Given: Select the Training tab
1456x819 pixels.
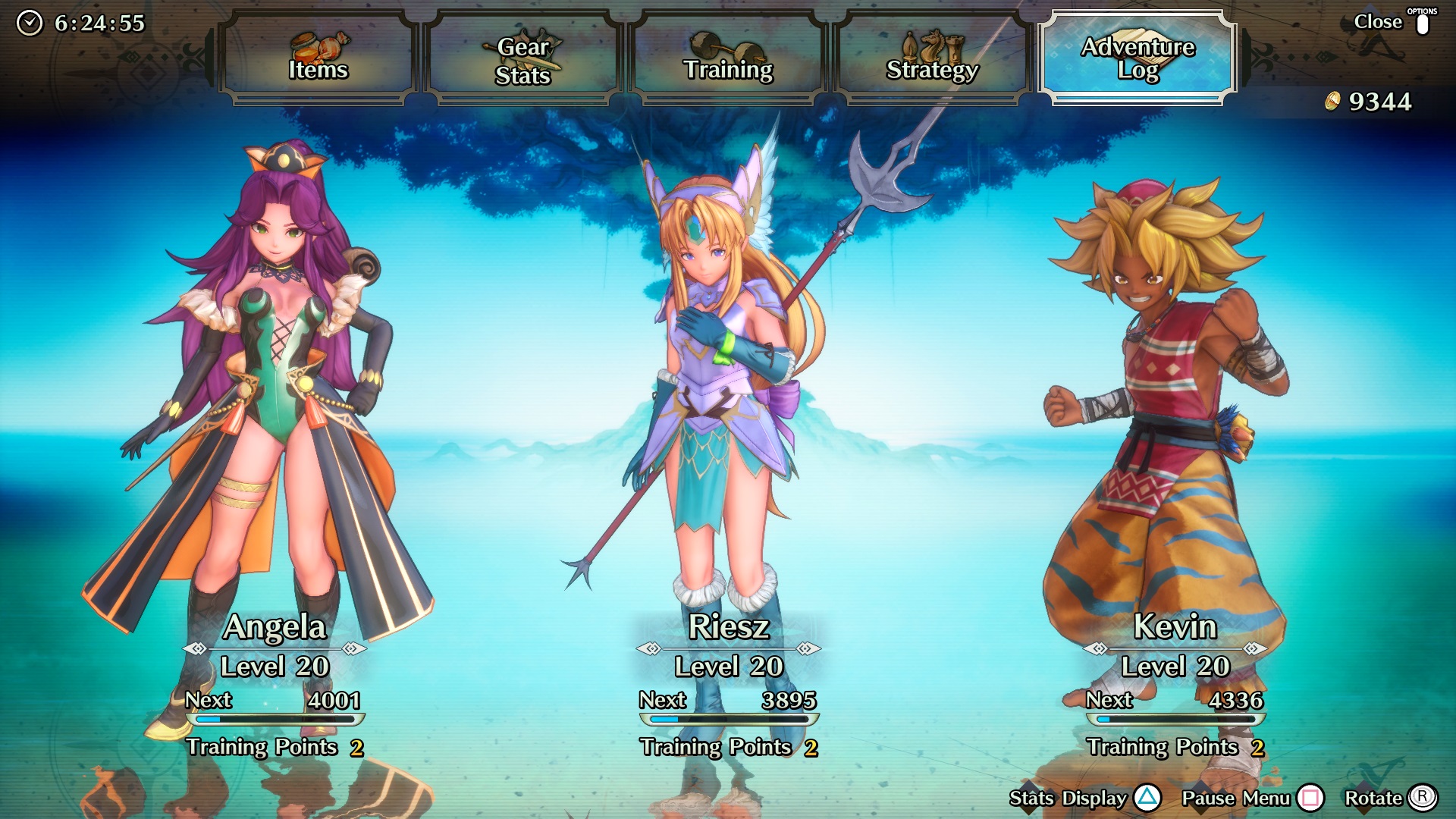Looking at the screenshot, I should point(728,58).
